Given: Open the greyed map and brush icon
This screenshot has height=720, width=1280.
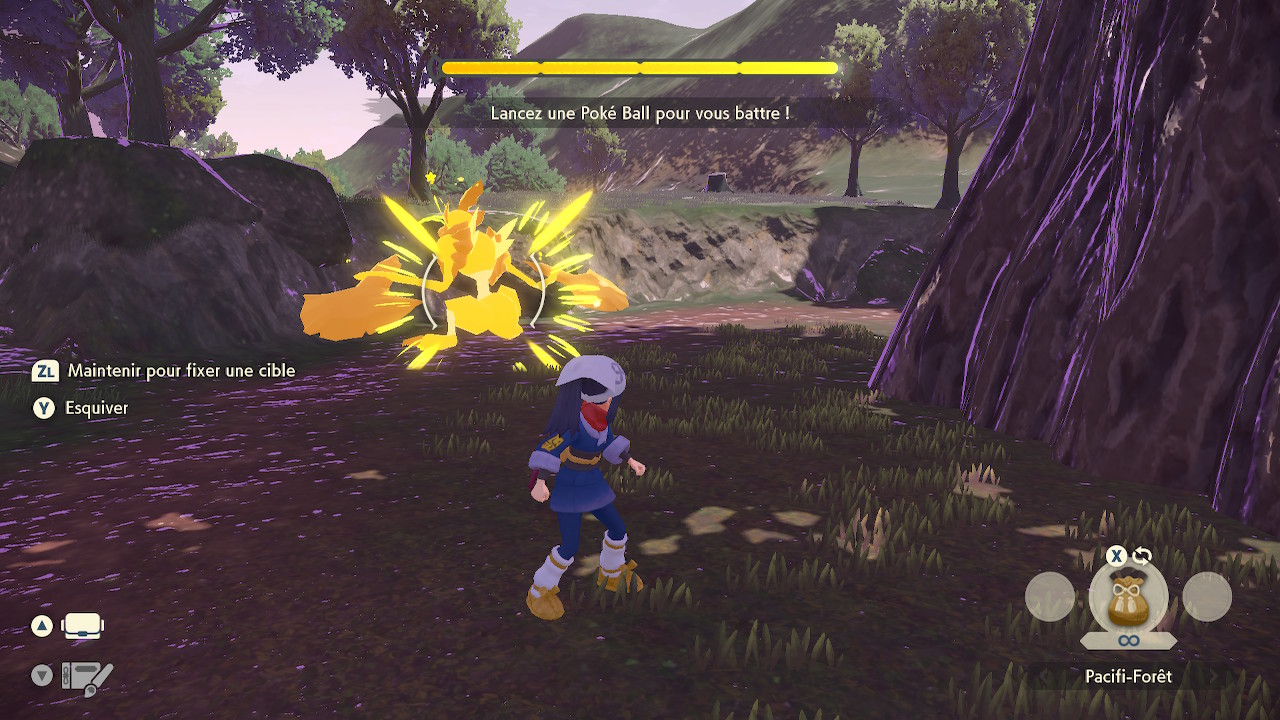Looking at the screenshot, I should [x=87, y=677].
